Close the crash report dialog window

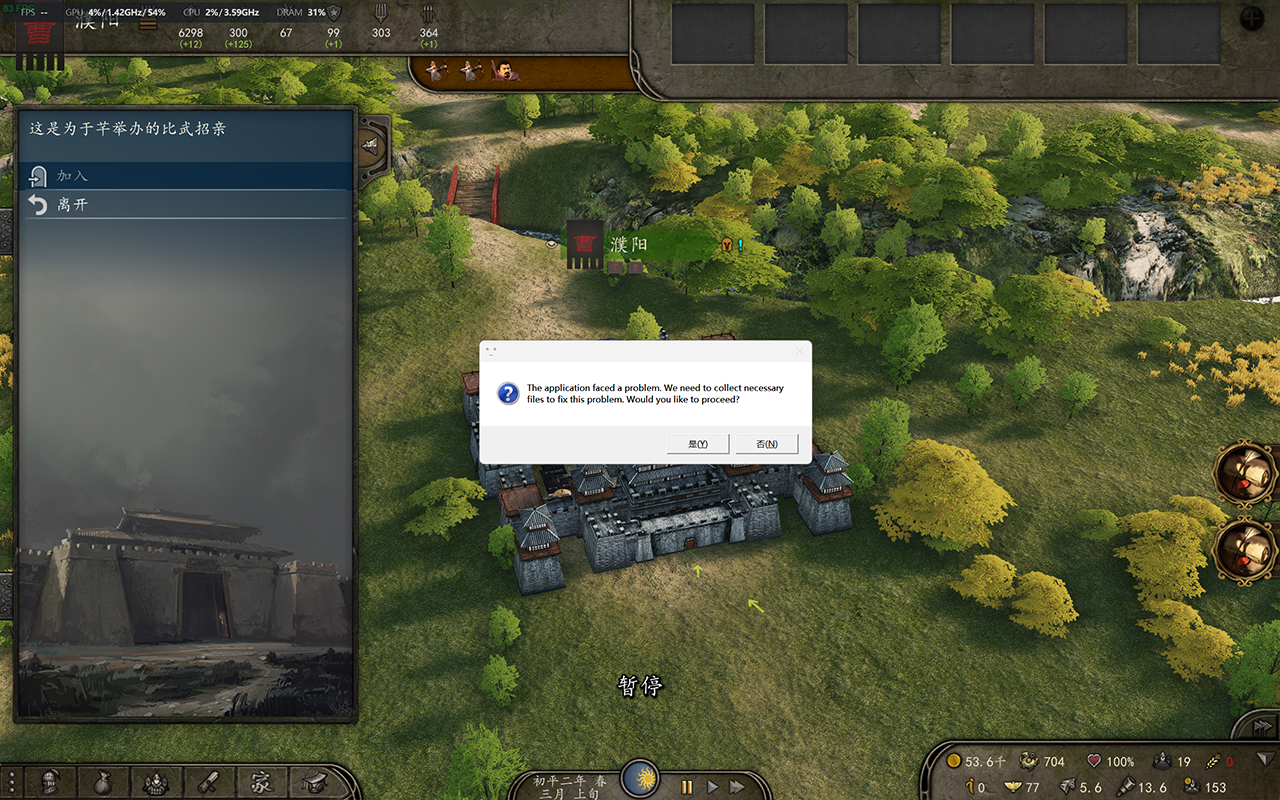point(799,351)
